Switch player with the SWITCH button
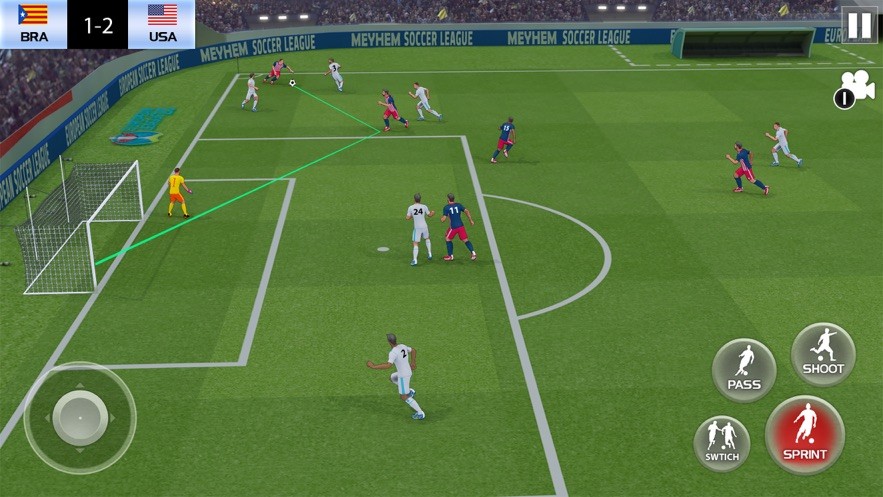Viewport: 883px width, 497px height. click(721, 443)
